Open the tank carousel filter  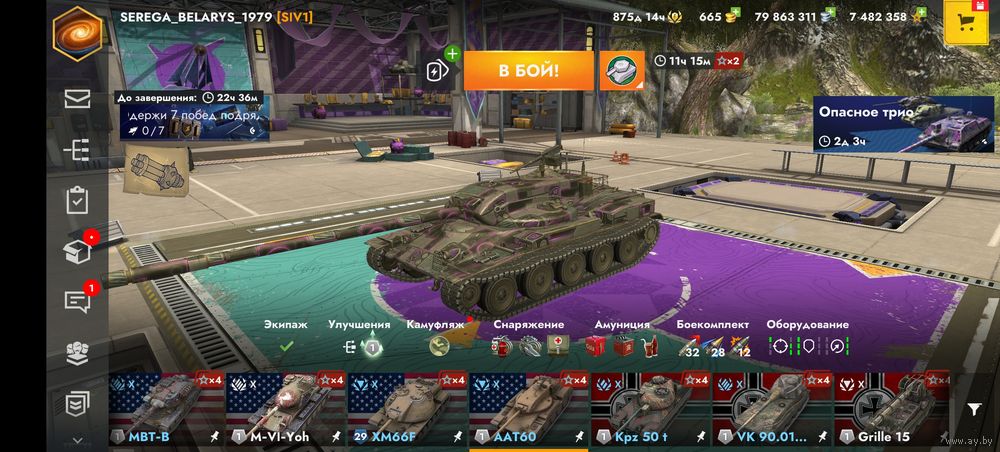(974, 409)
